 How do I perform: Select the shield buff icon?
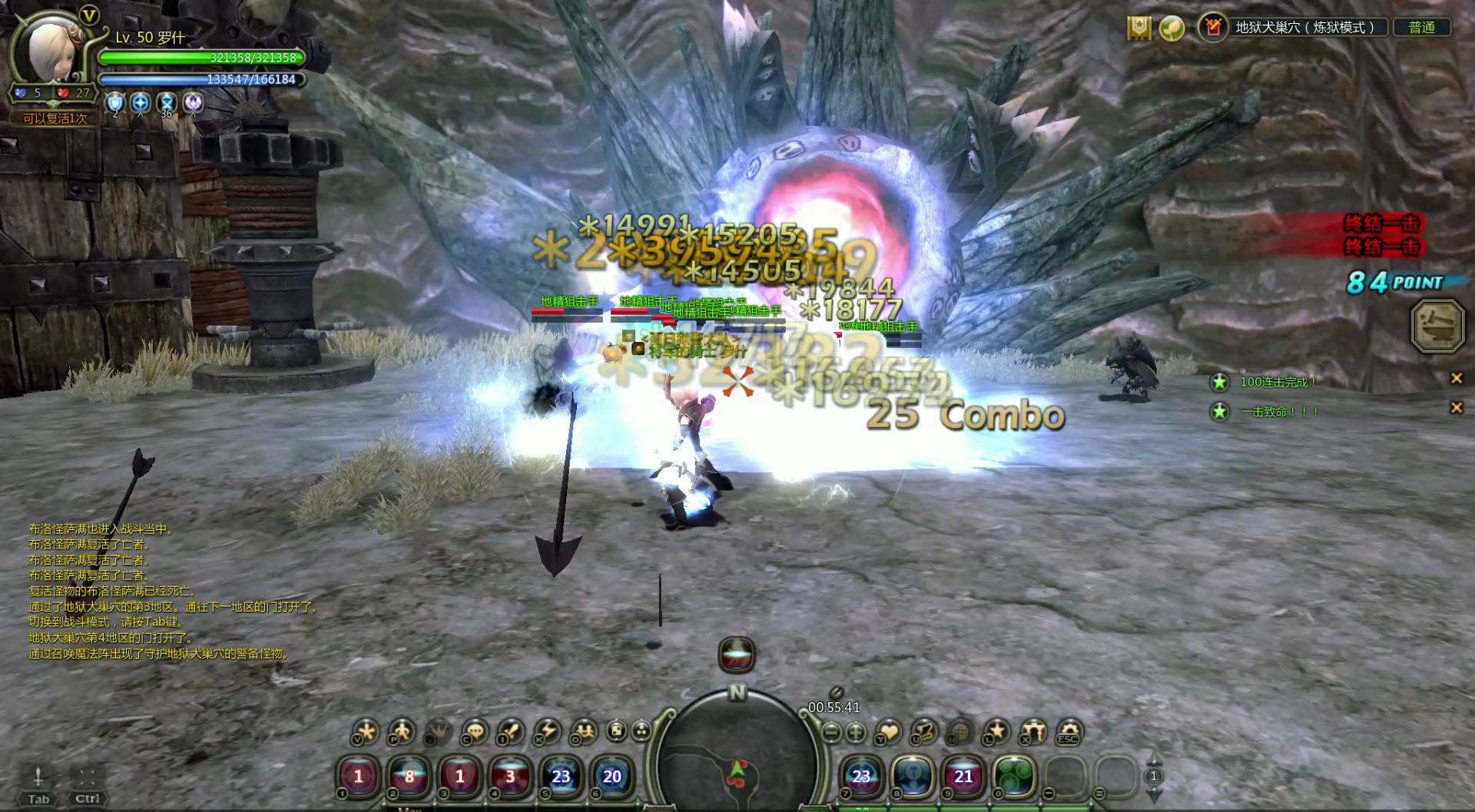point(114,103)
